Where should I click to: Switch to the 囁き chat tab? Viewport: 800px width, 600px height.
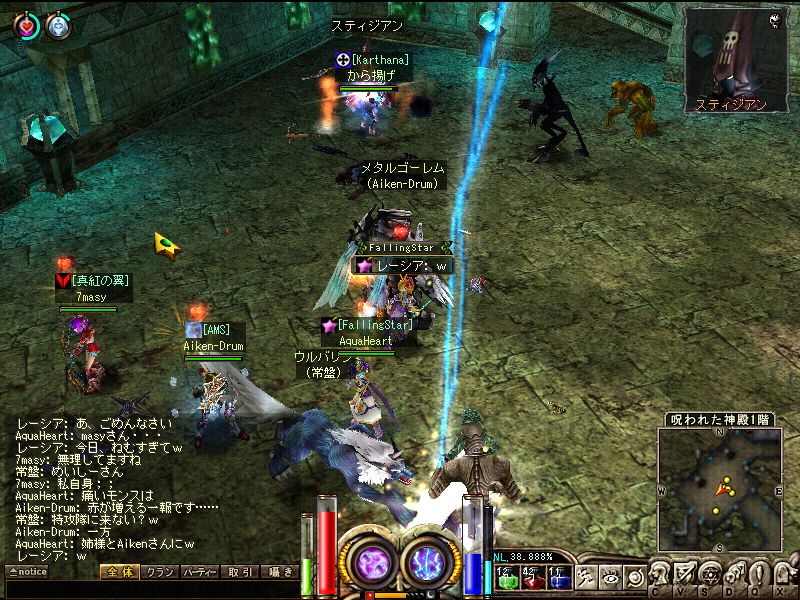click(x=279, y=572)
